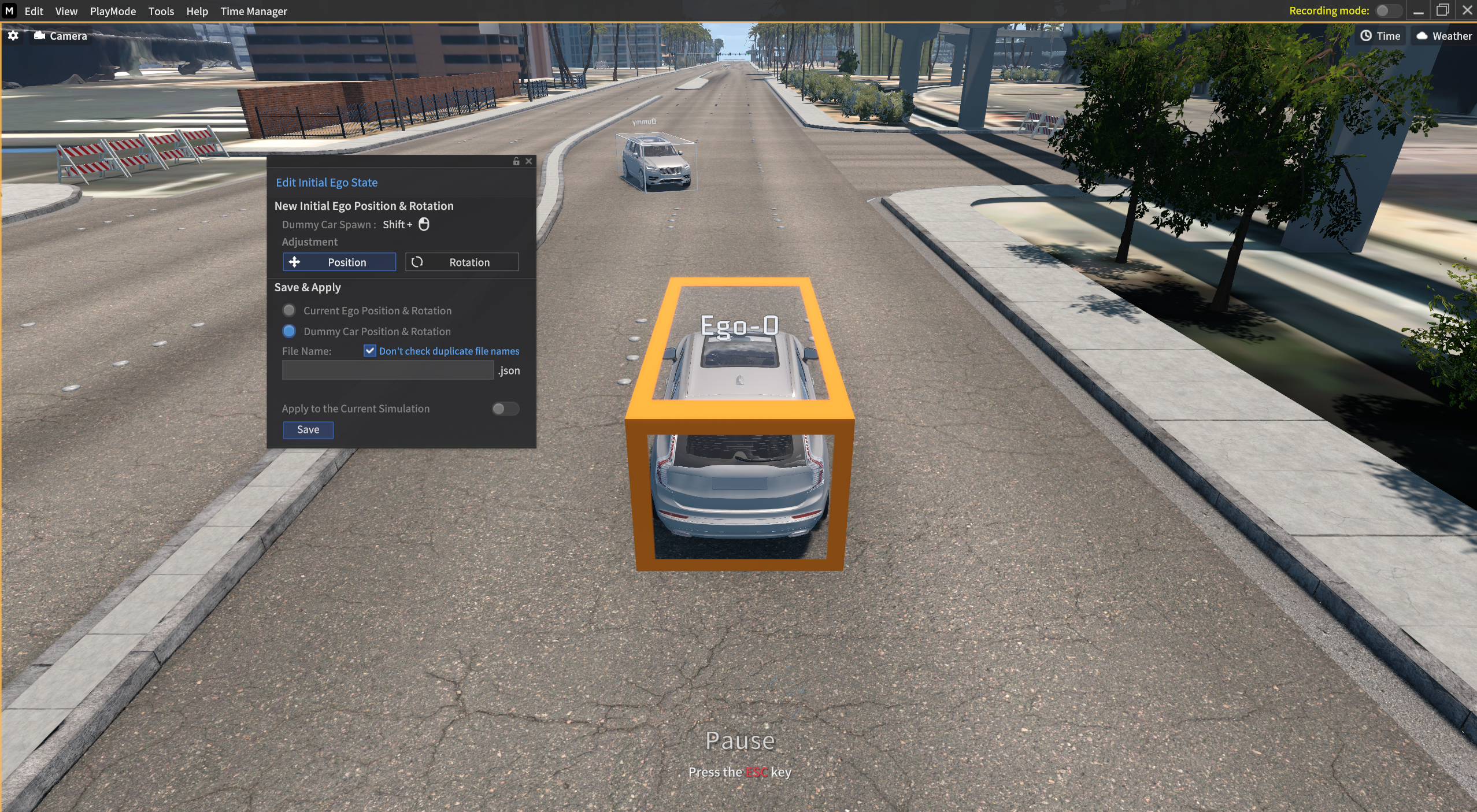Close the Edit Initial Ego State panel
Viewport: 1477px width, 812px height.
click(528, 161)
